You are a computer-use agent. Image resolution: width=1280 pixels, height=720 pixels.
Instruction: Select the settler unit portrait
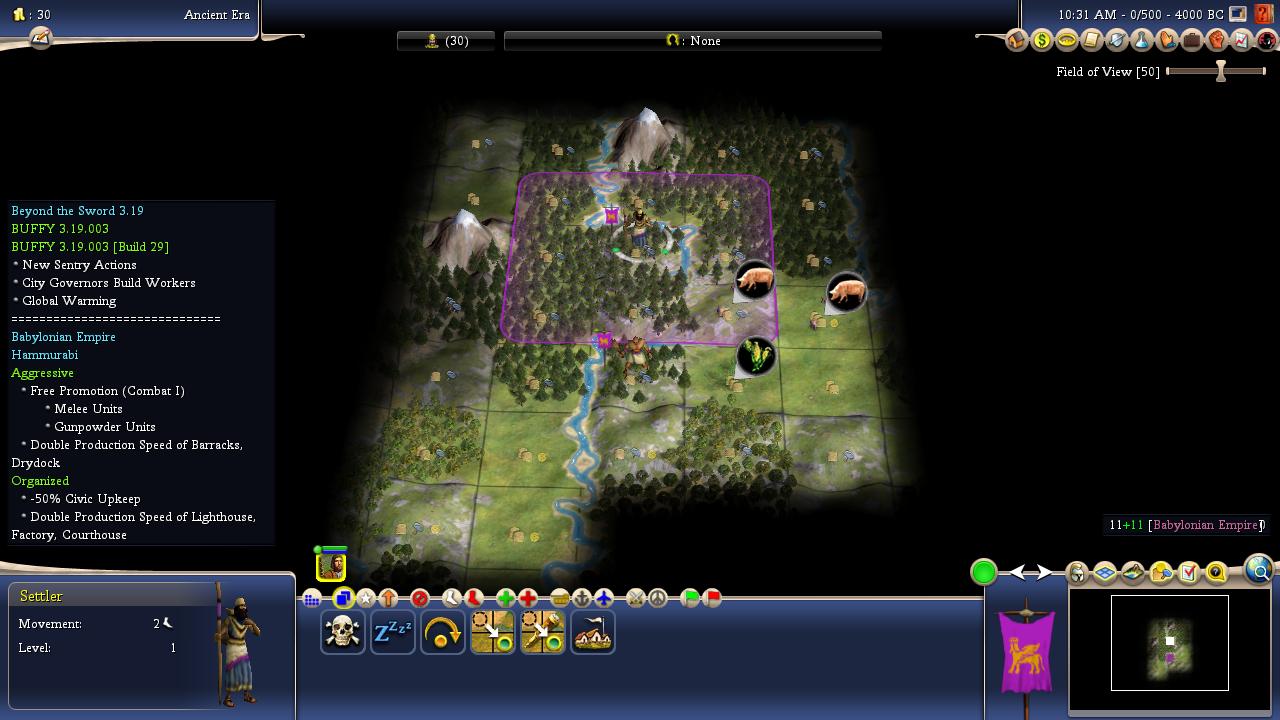331,566
